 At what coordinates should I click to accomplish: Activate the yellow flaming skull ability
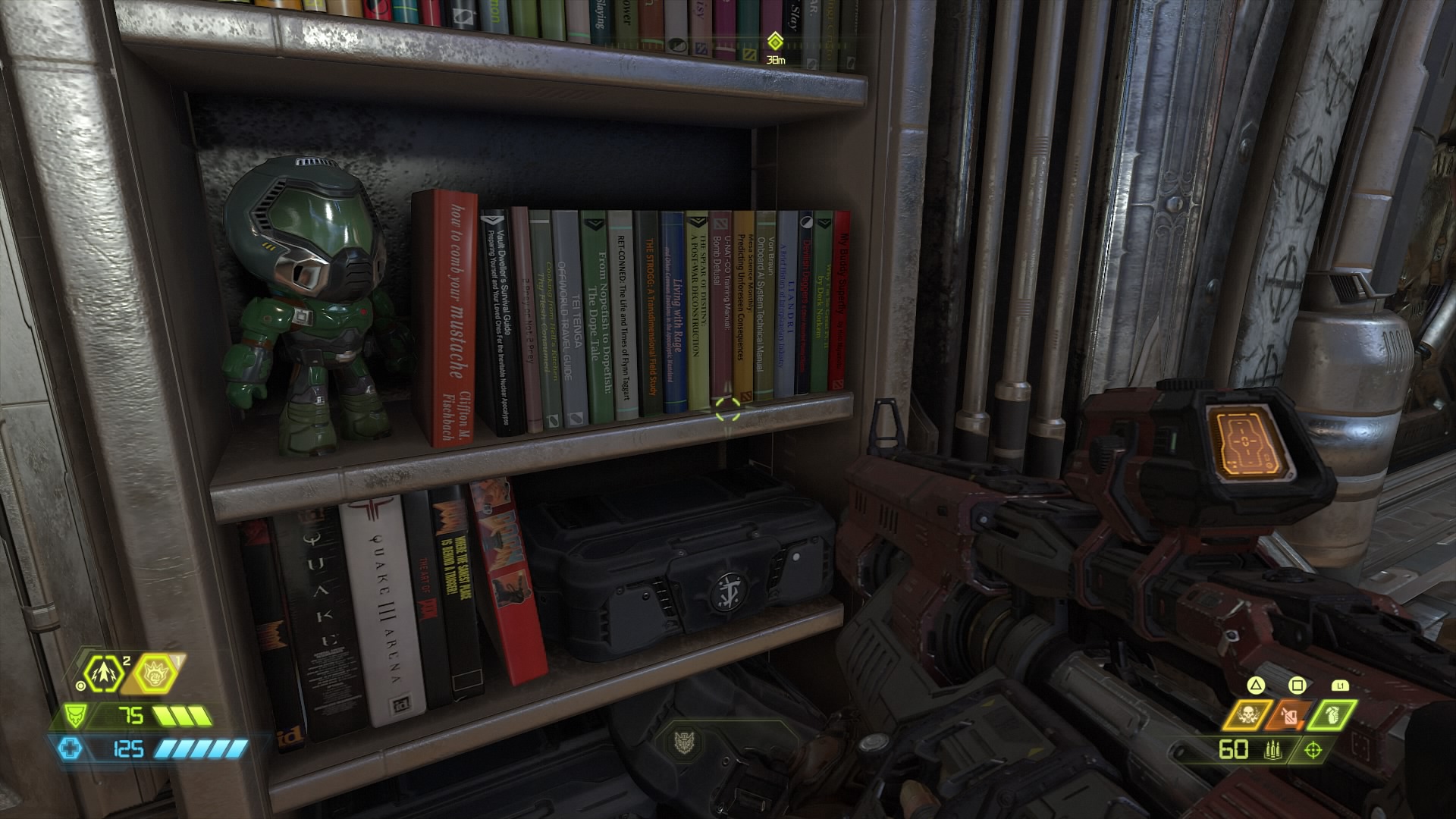[1246, 714]
